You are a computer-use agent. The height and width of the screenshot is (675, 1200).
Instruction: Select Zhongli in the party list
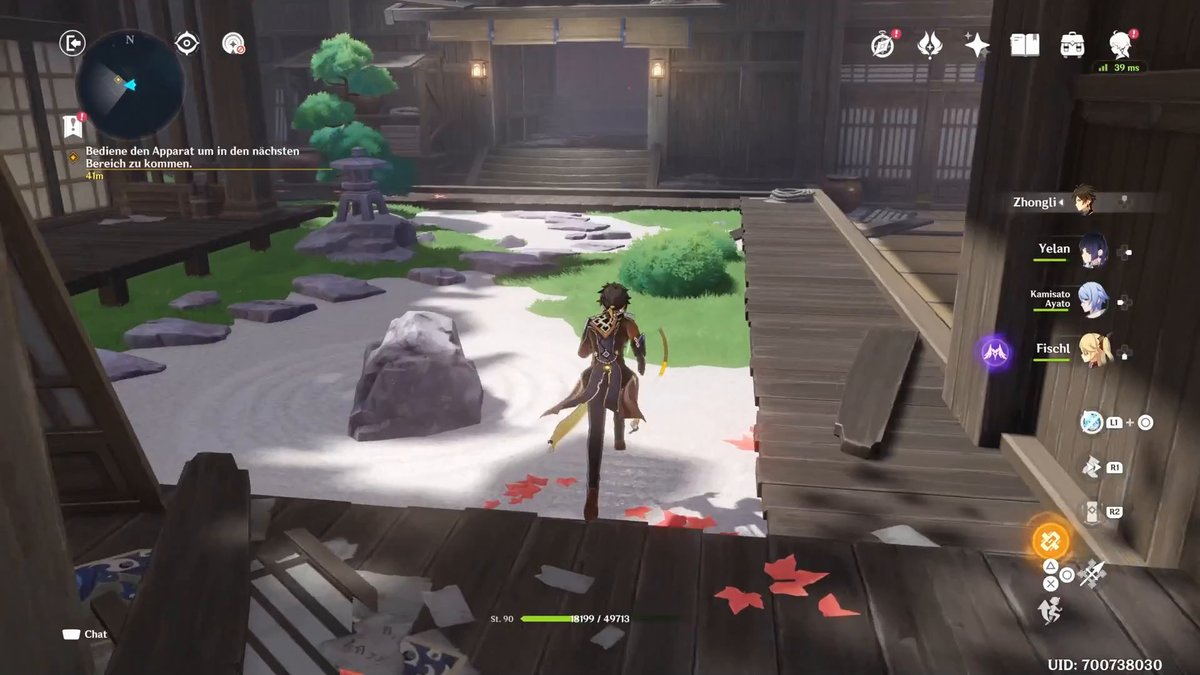[x=1084, y=201]
